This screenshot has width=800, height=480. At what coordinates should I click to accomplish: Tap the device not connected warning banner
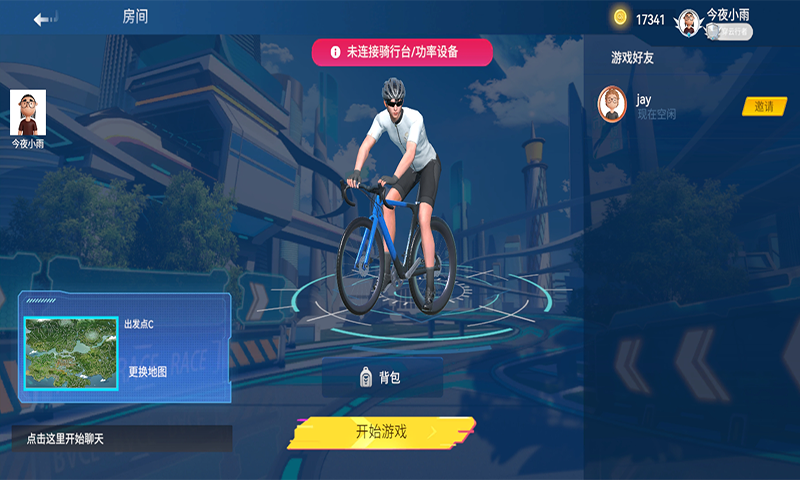(402, 52)
